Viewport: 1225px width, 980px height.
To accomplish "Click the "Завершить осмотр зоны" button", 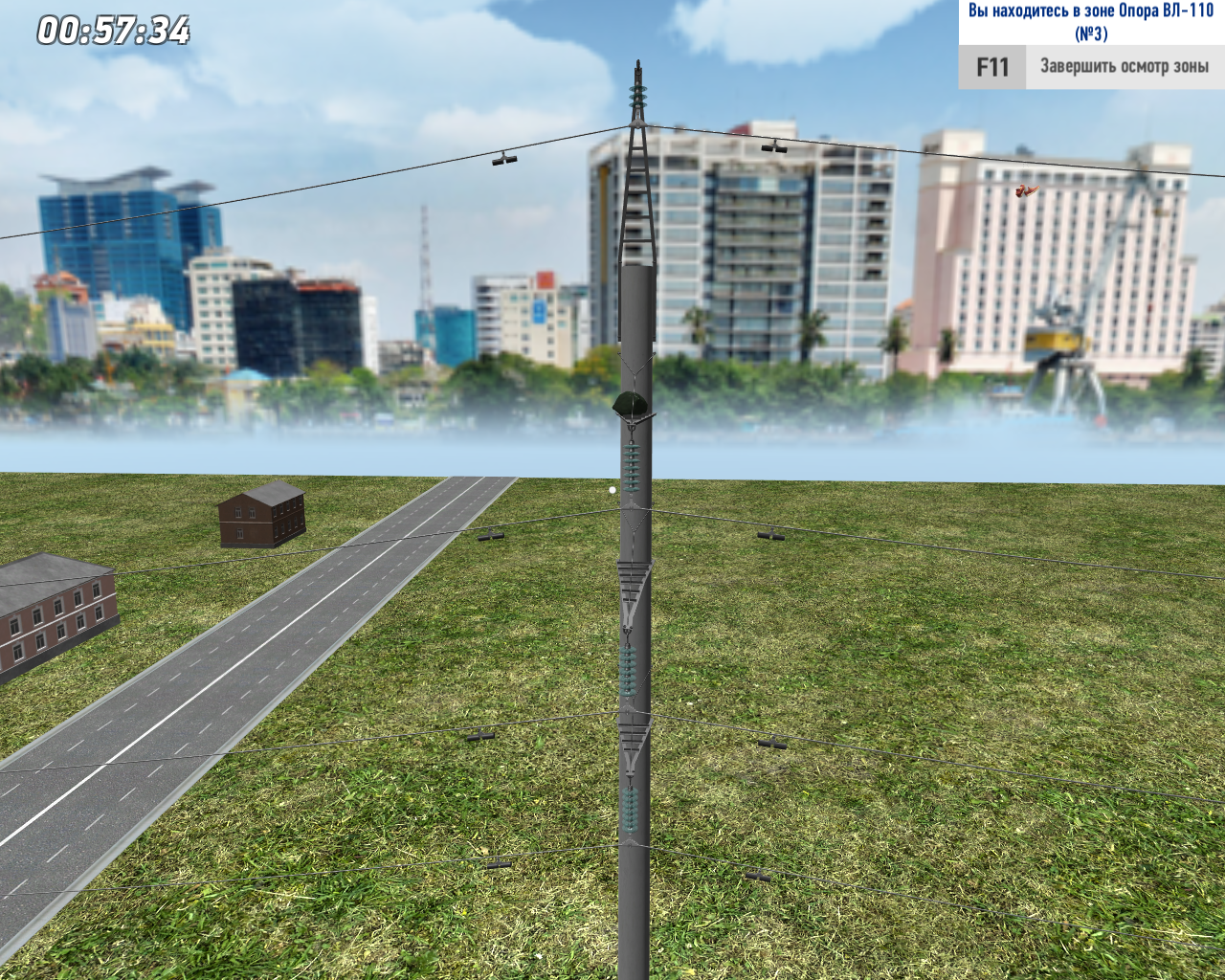I will point(1124,67).
